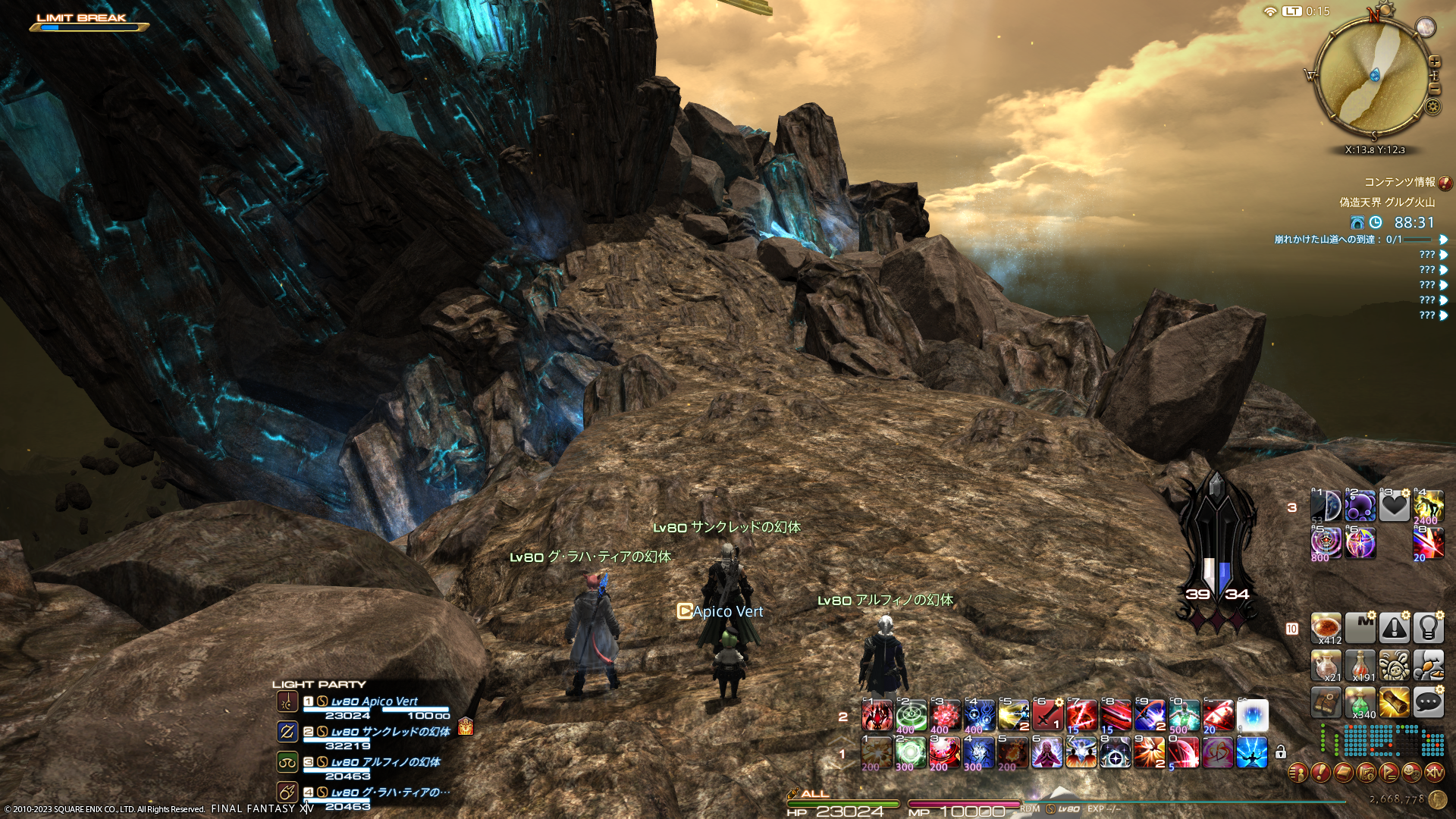Open the XIV system menu icon
Viewport: 1456px width, 819px height.
(x=1434, y=773)
